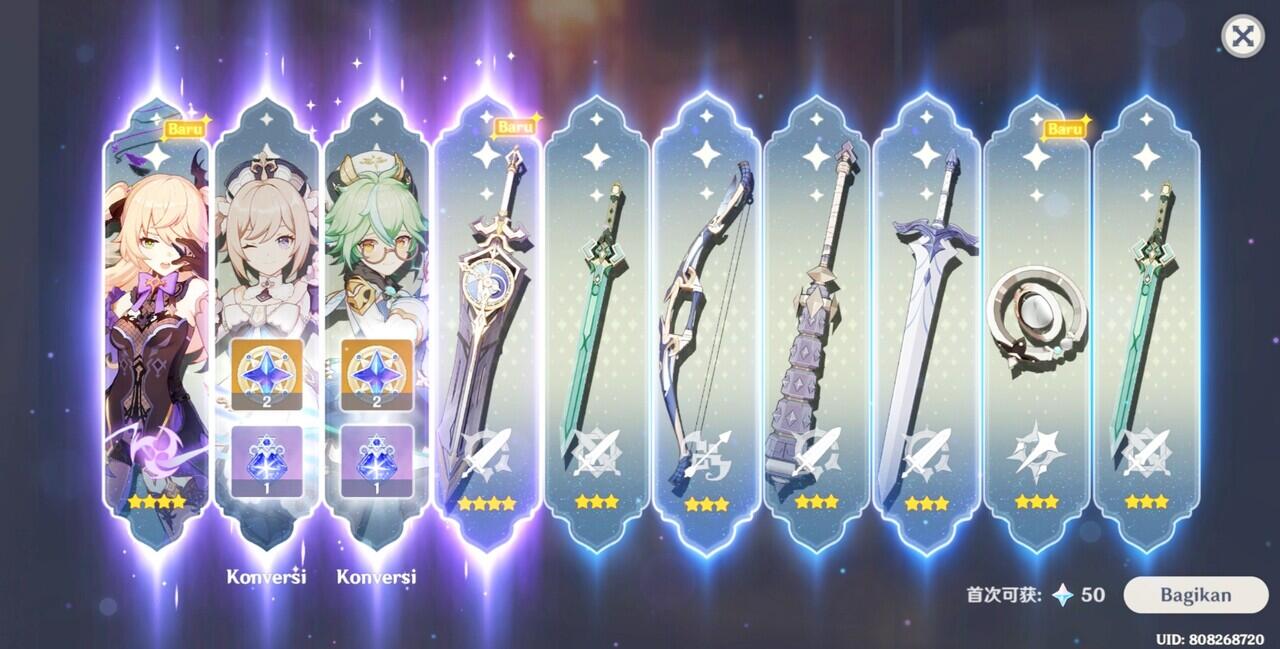1280x649 pixels.
Task: Pick the new four-star claymore card
Action: (x=487, y=320)
